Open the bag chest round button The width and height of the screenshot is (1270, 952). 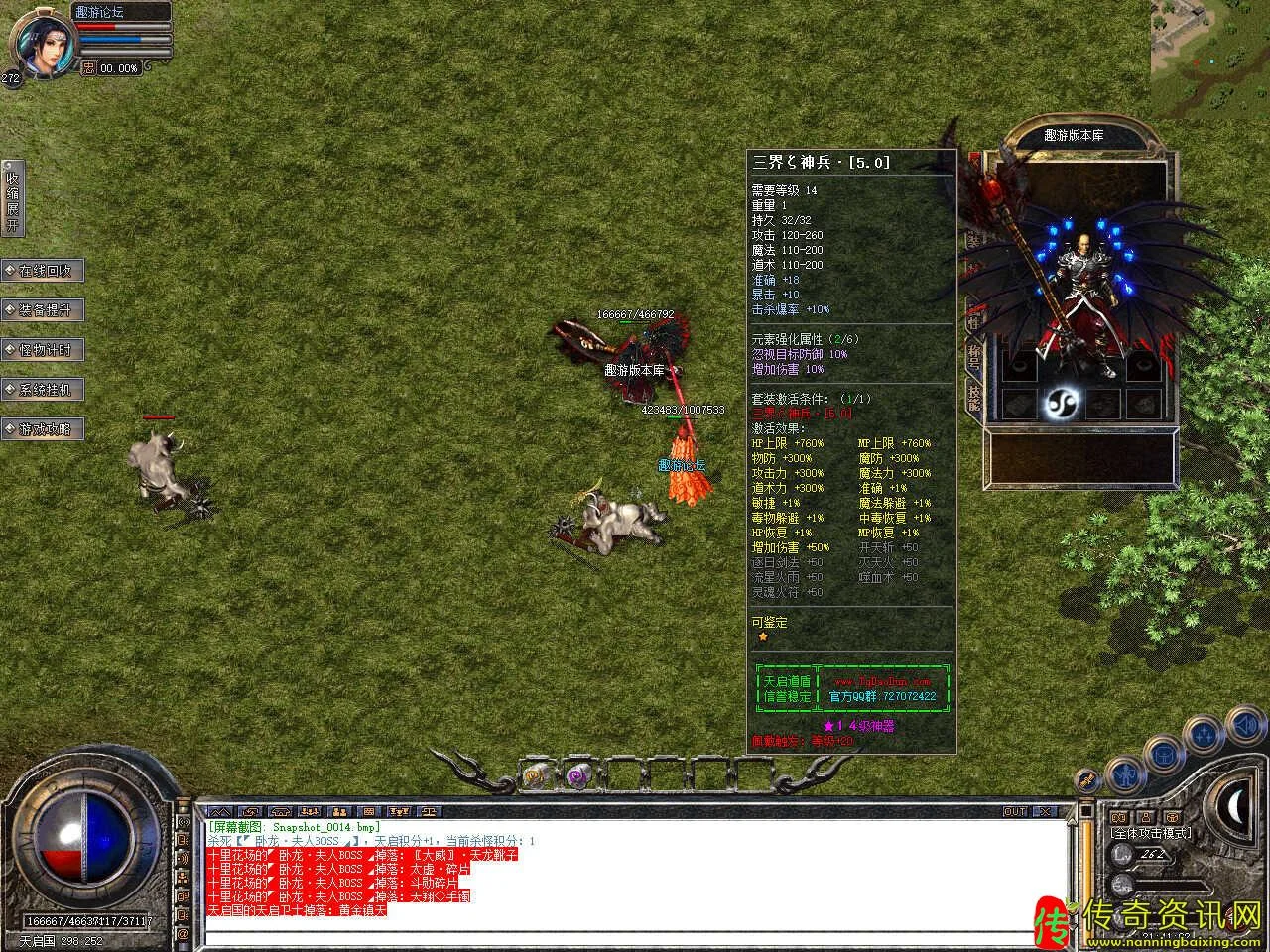(1165, 756)
